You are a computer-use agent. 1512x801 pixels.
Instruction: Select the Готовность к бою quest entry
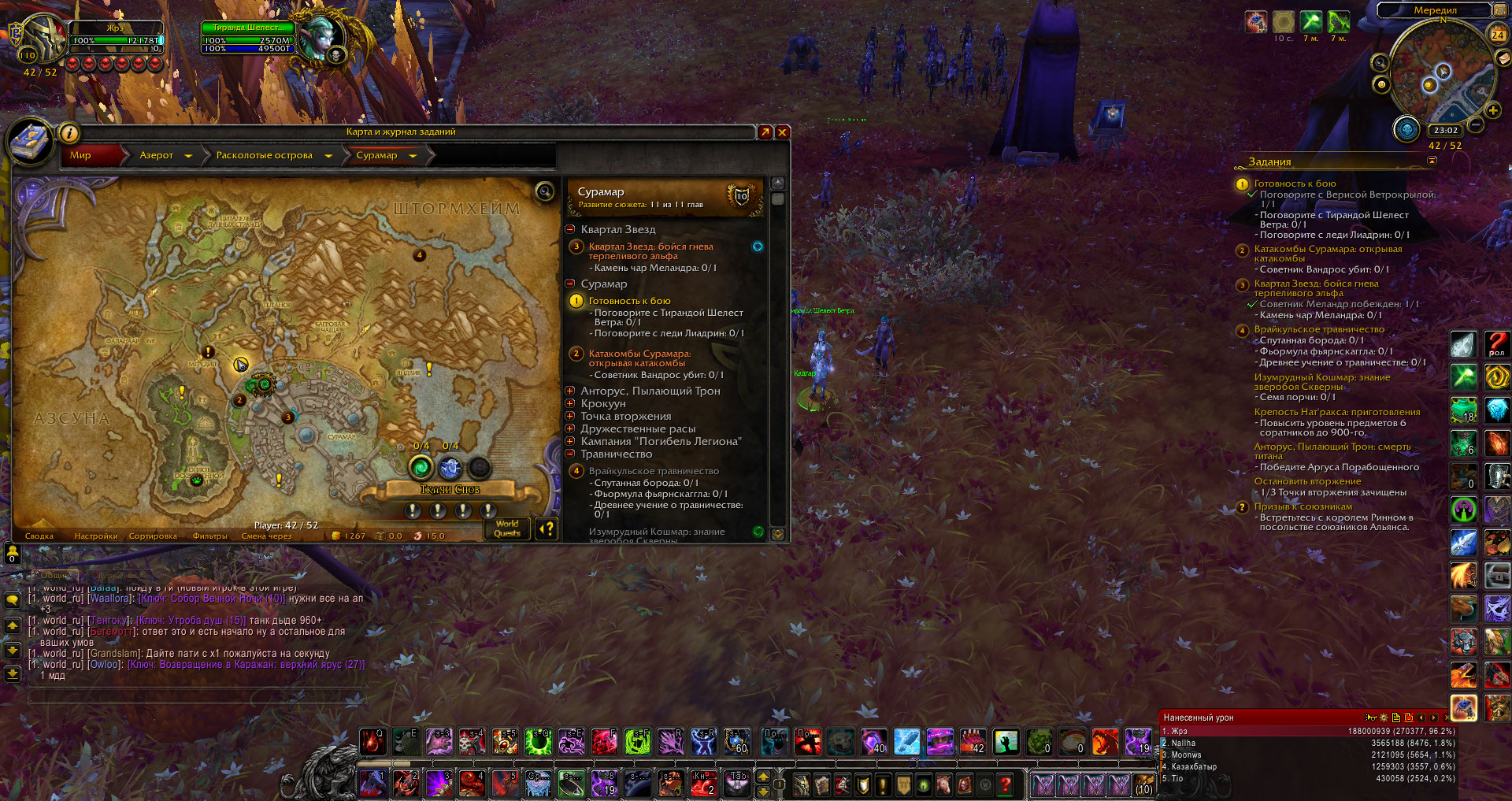click(x=629, y=301)
